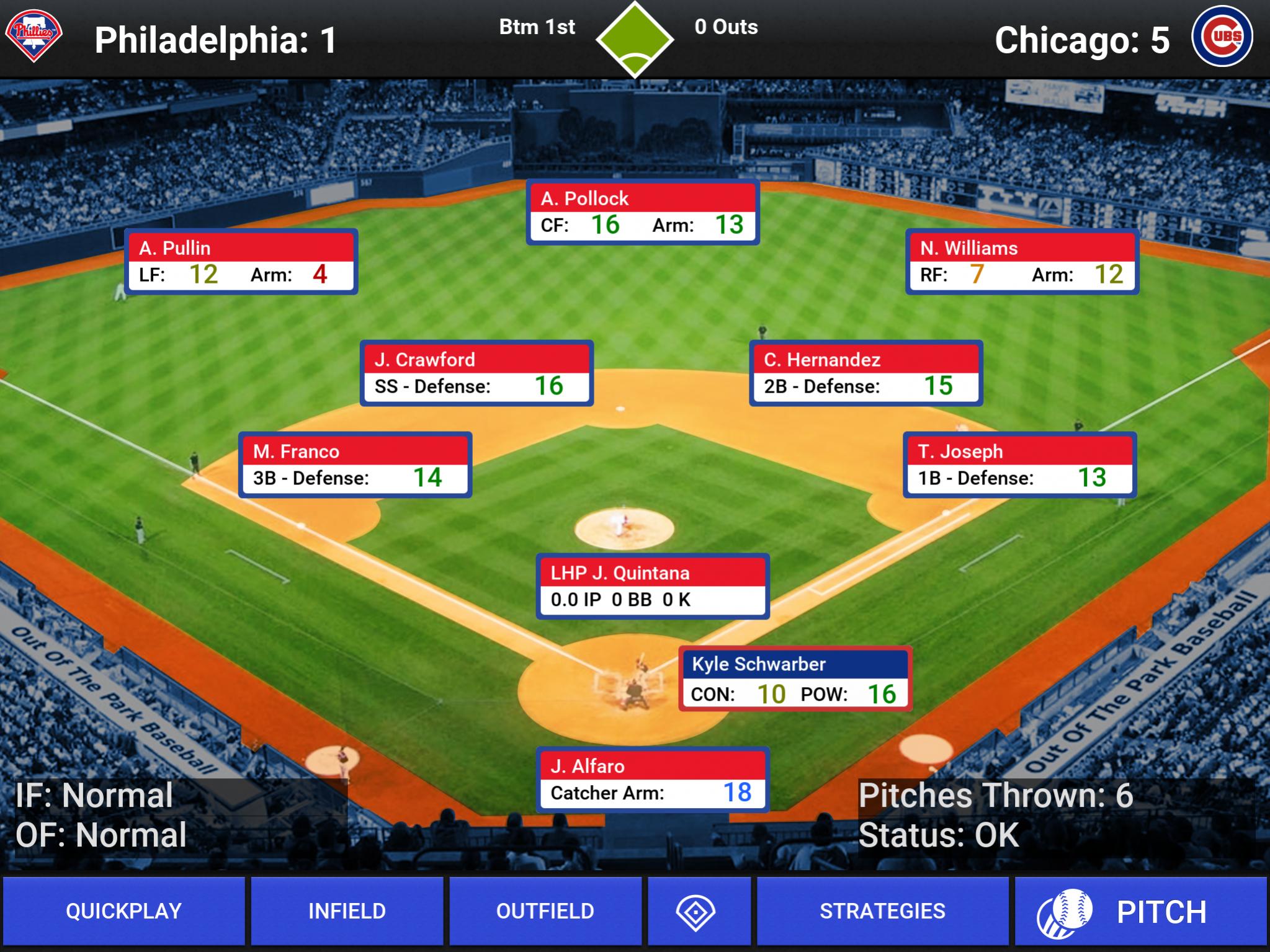Click the diamond field view icon button

695,911
